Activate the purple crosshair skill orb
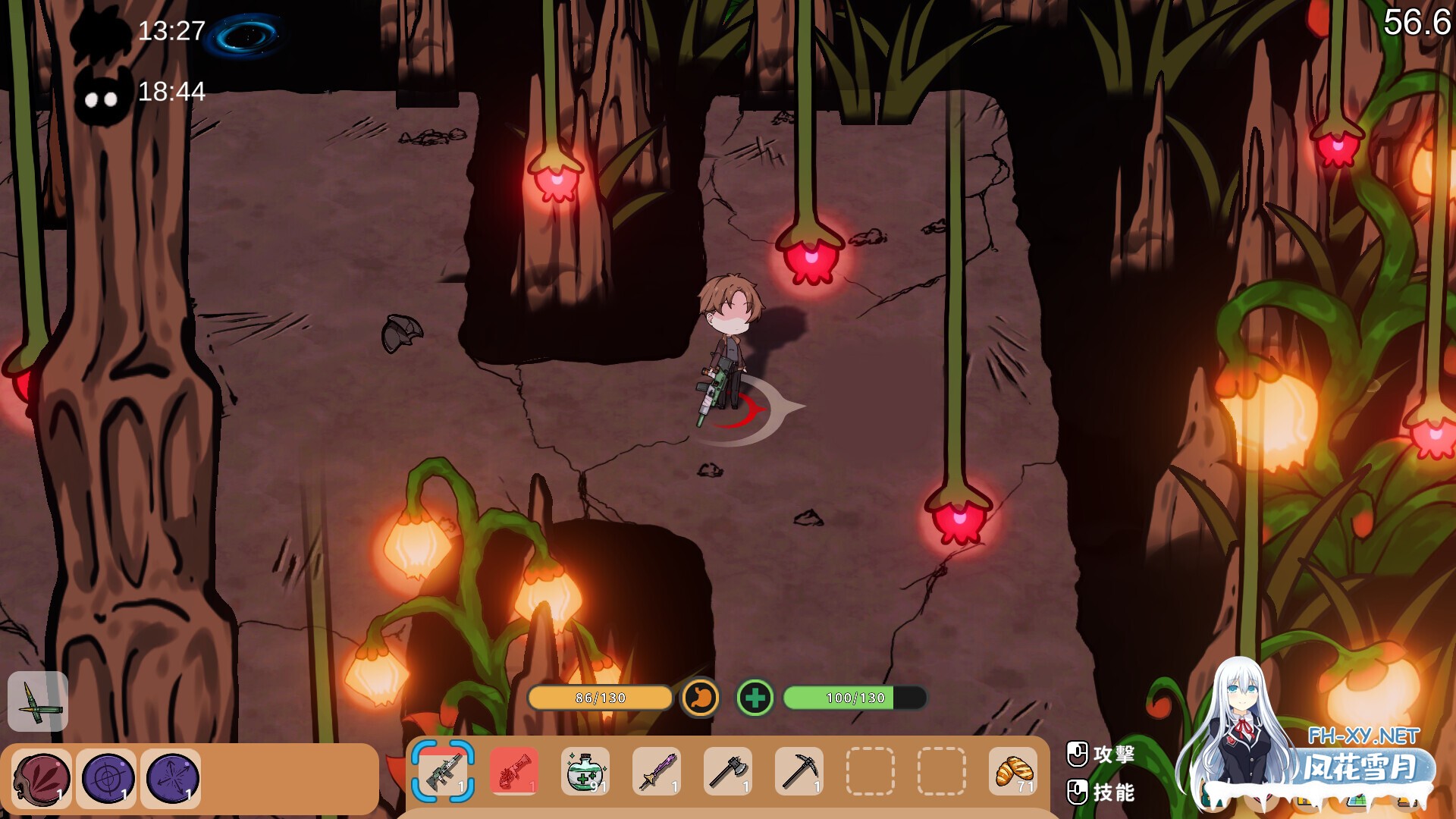 107,778
